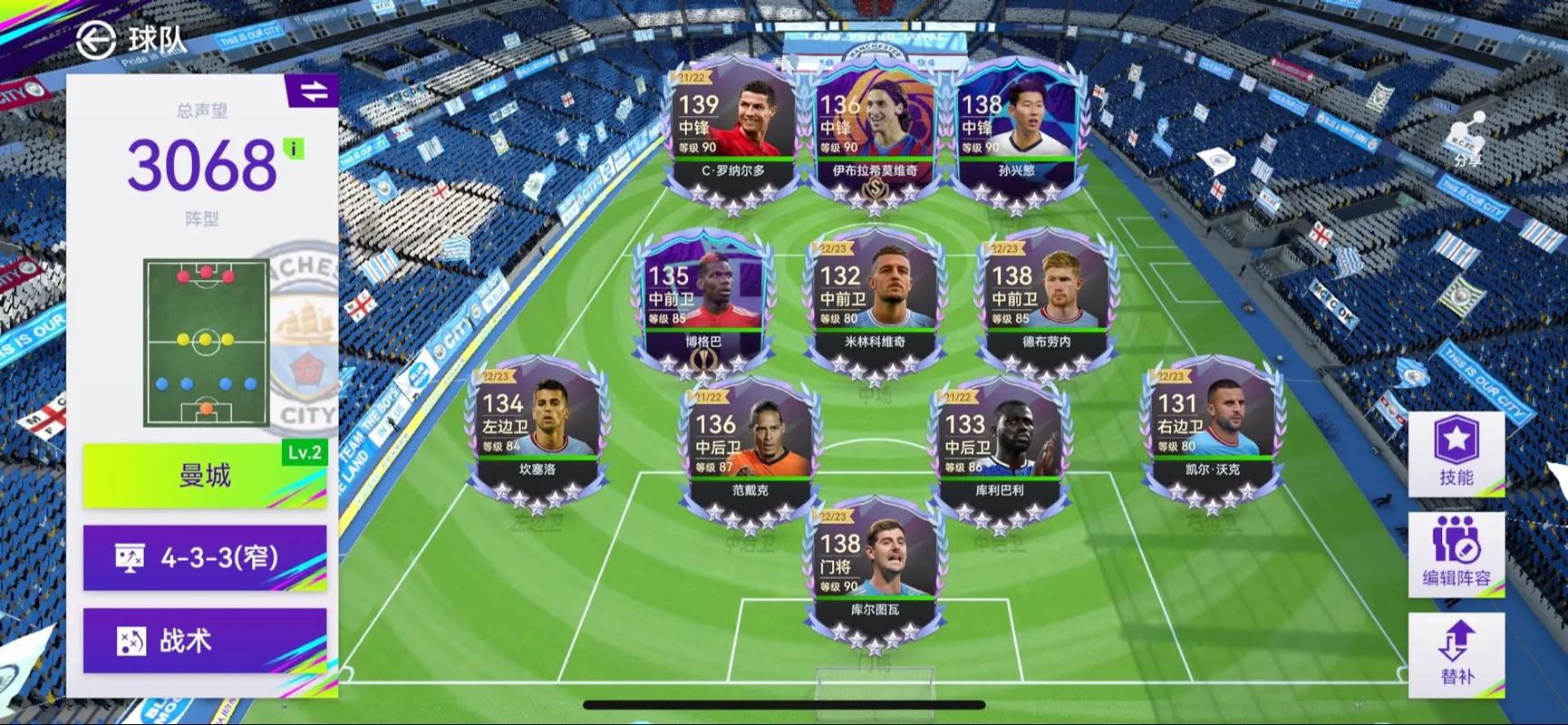Toggle the swap arrows panel button
Image resolution: width=1568 pixels, height=725 pixels.
(x=313, y=92)
